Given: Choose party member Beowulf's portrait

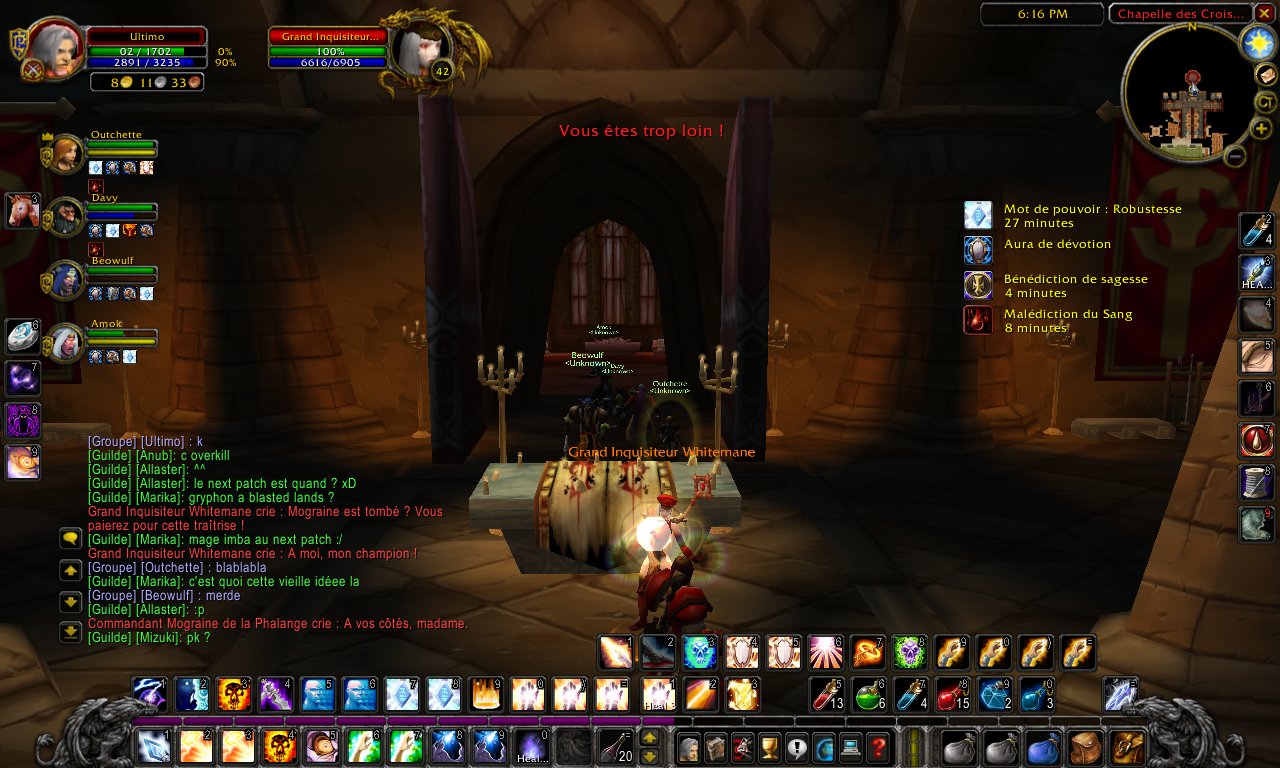Looking at the screenshot, I should tap(67, 281).
